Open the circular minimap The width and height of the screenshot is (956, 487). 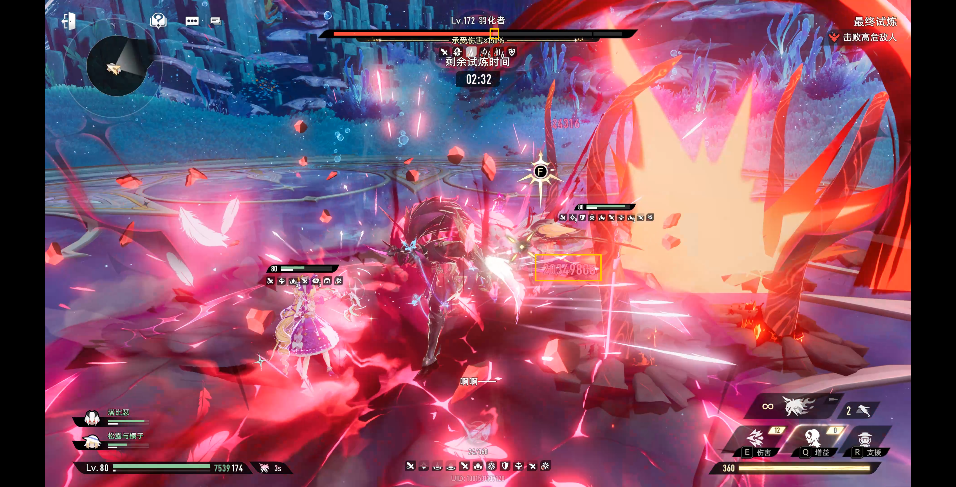118,67
